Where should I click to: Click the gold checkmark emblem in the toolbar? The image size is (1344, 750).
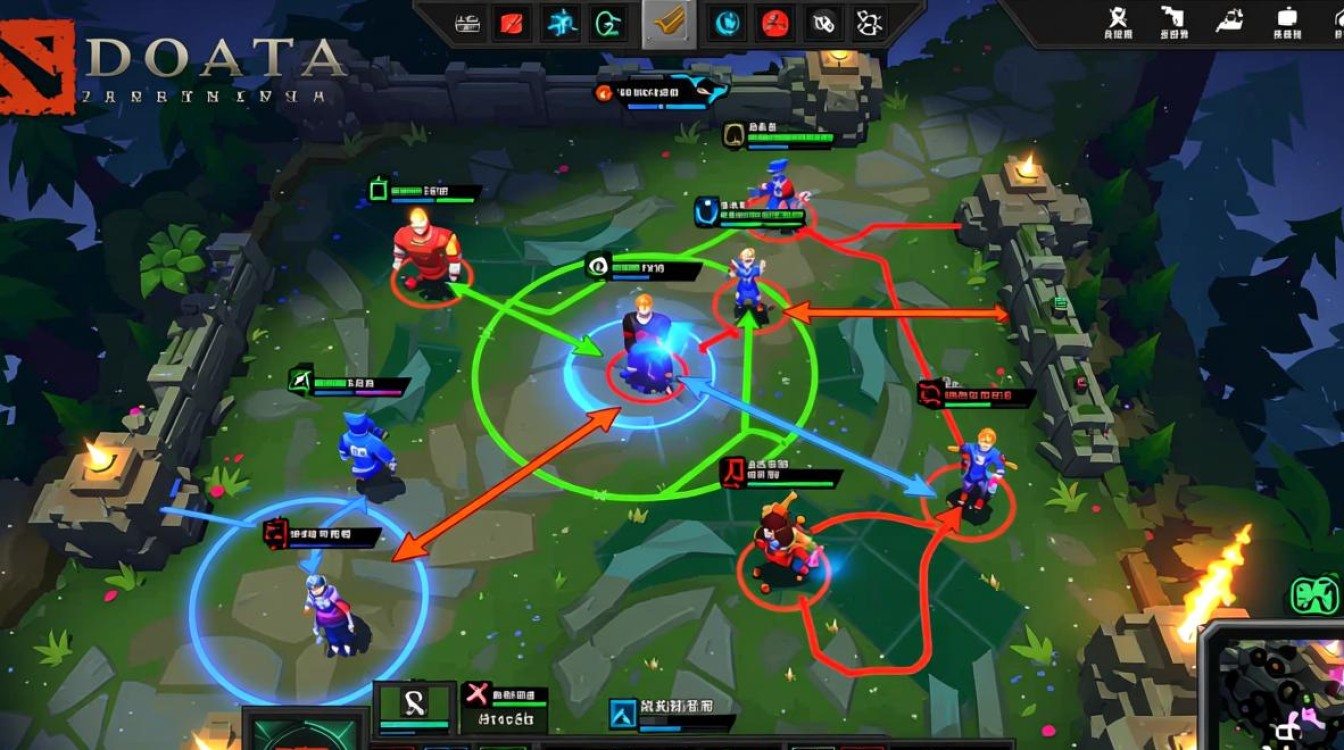(669, 25)
